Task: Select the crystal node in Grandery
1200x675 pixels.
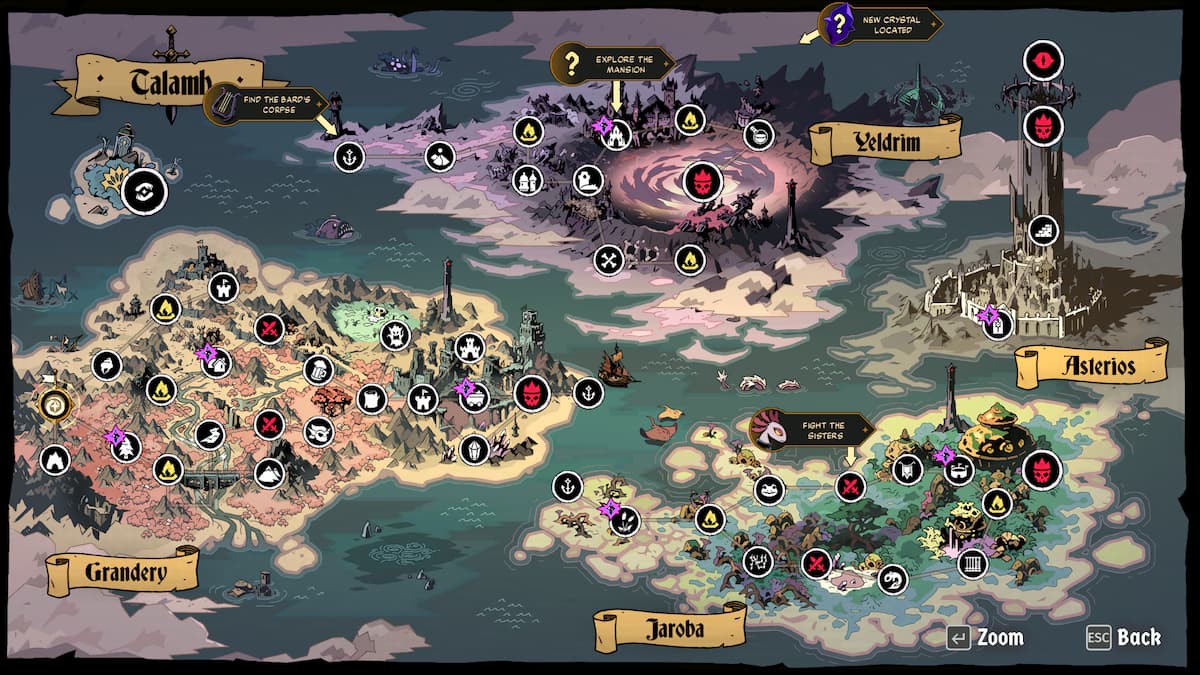Action: (x=474, y=449)
